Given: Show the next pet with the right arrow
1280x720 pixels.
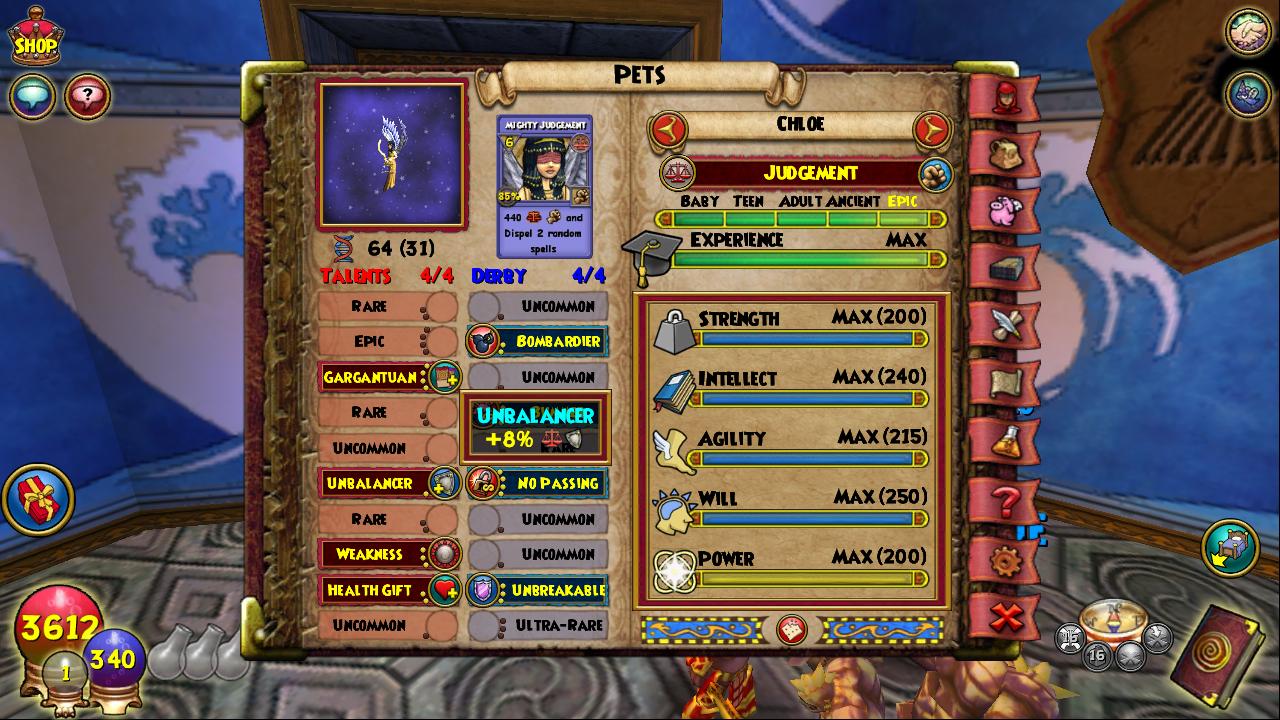Looking at the screenshot, I should coord(931,129).
